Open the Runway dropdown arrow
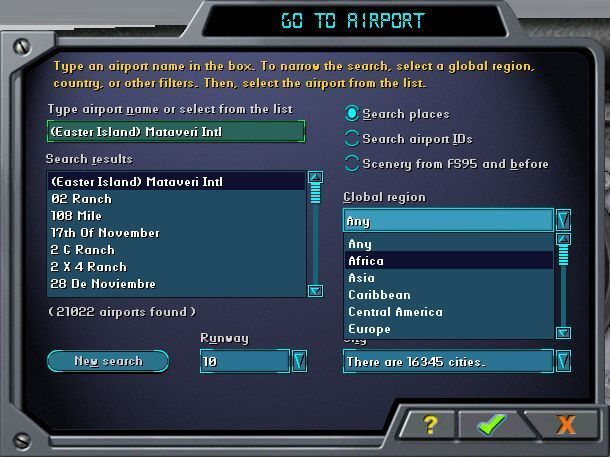 click(298, 361)
